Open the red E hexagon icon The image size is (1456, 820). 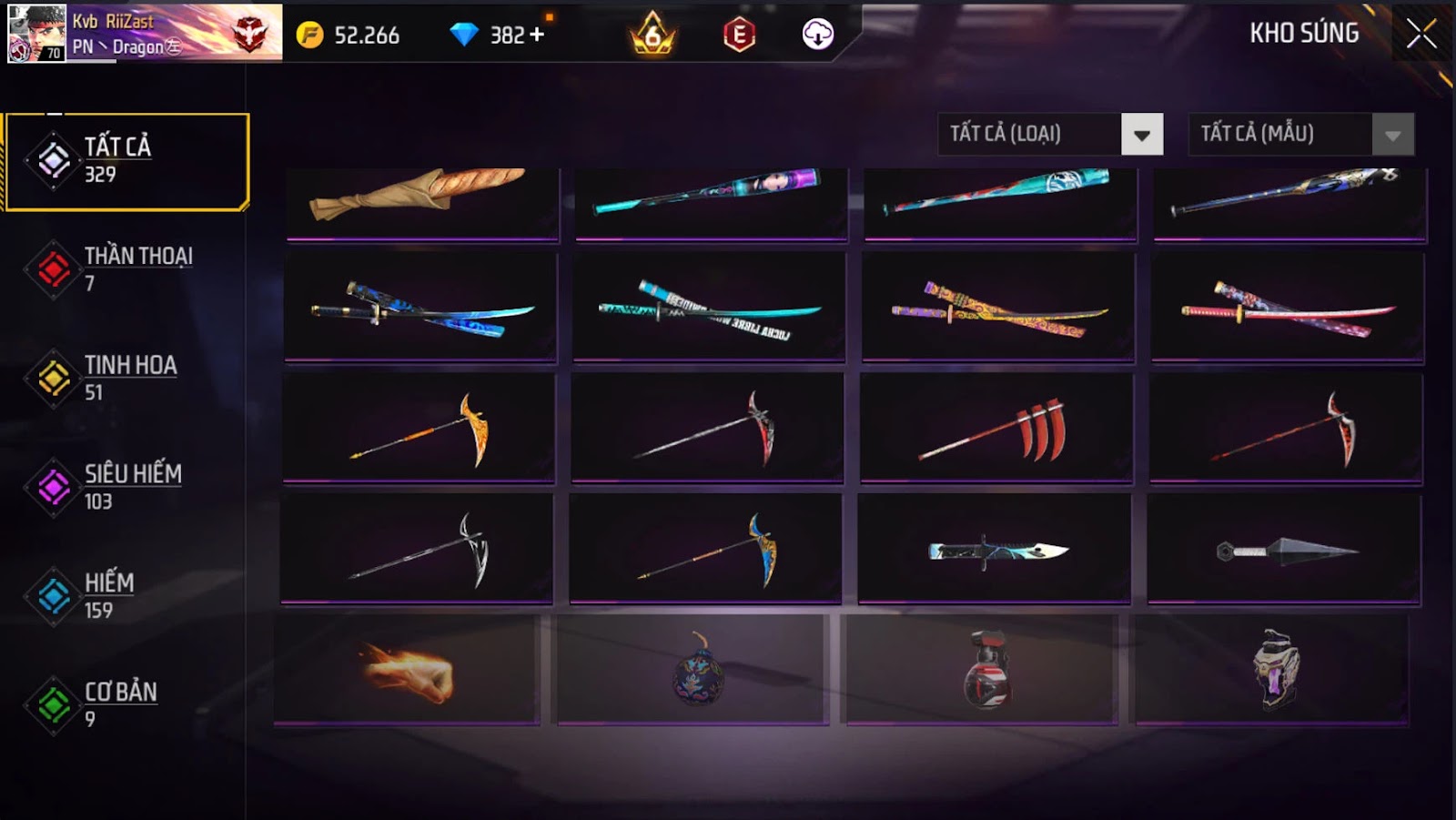point(739,35)
